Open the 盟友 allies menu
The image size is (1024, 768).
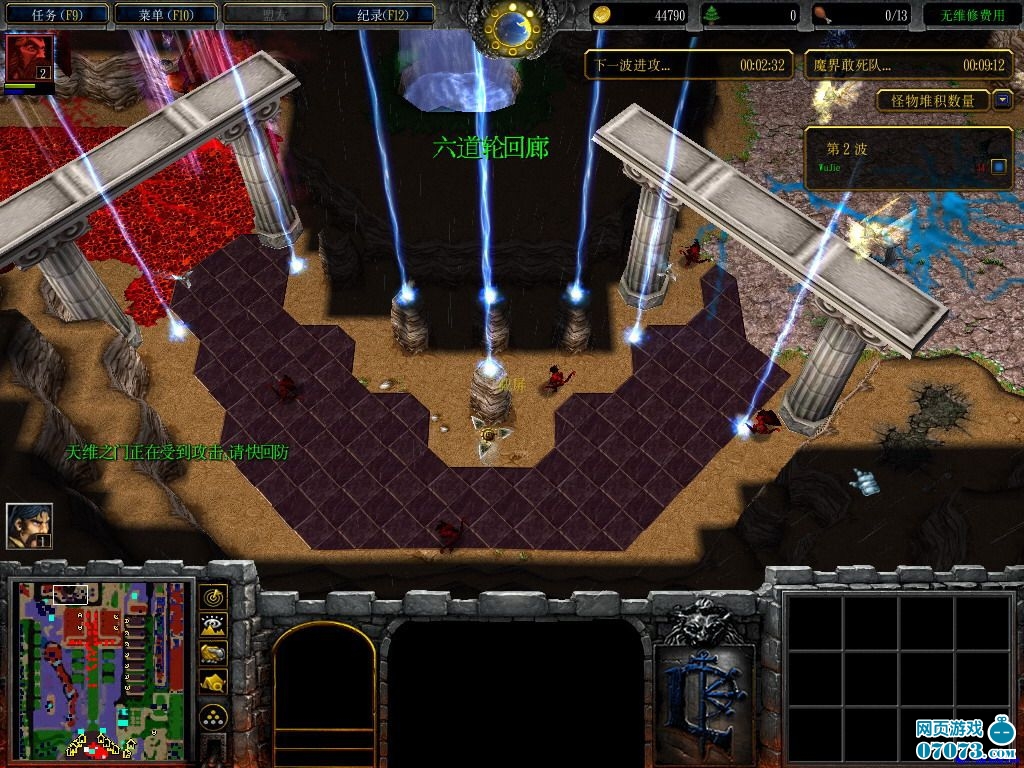(x=276, y=15)
